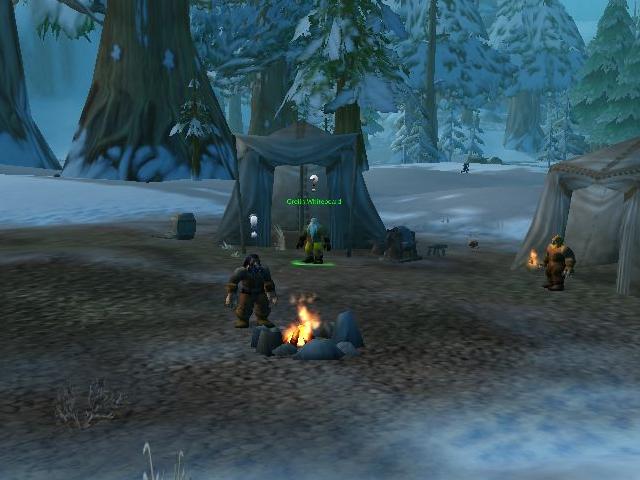
Task: Select Grelin Whitebeard with the green selection ring
Action: point(314,242)
